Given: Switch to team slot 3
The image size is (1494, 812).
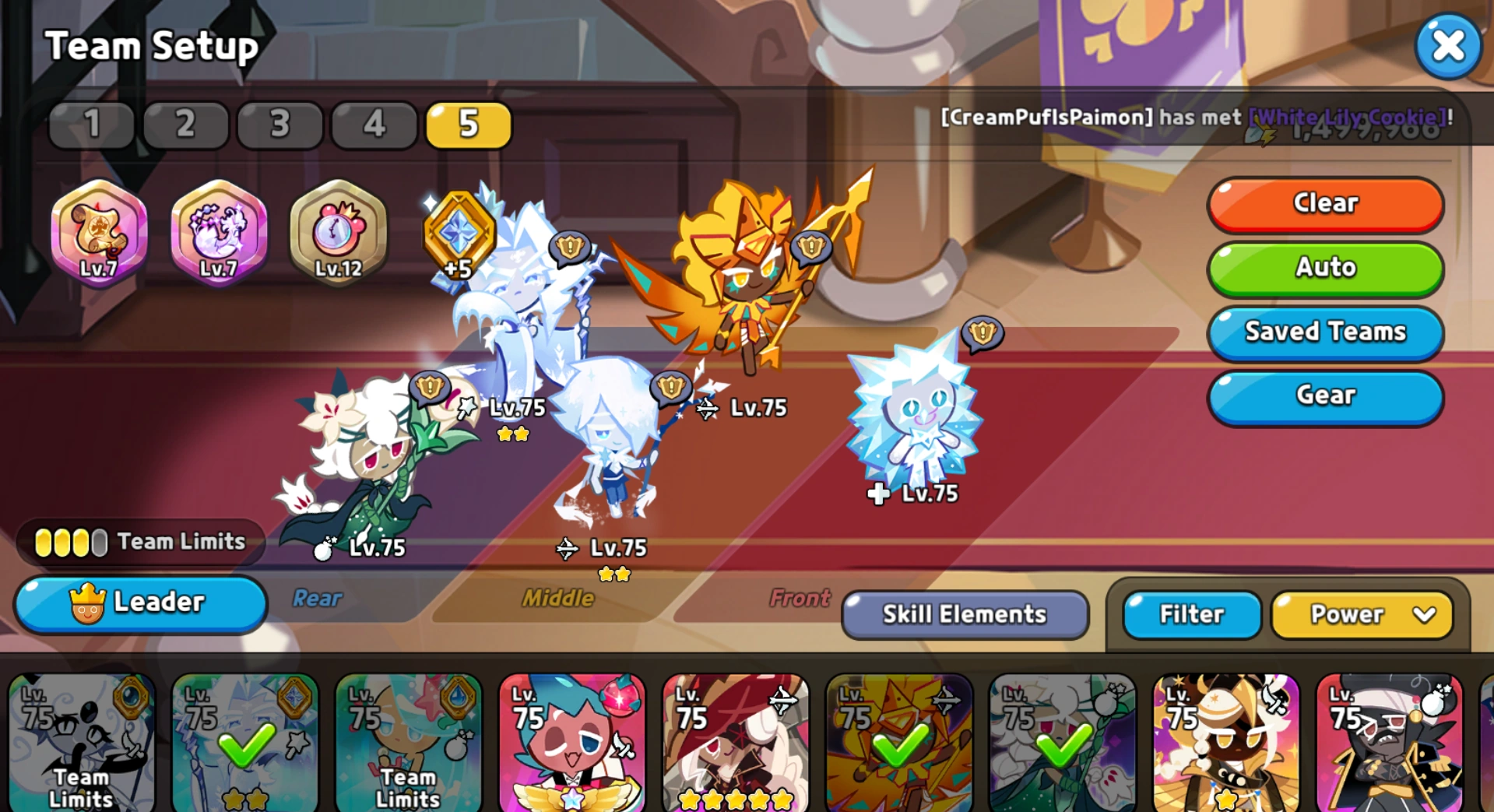Looking at the screenshot, I should (x=280, y=125).
